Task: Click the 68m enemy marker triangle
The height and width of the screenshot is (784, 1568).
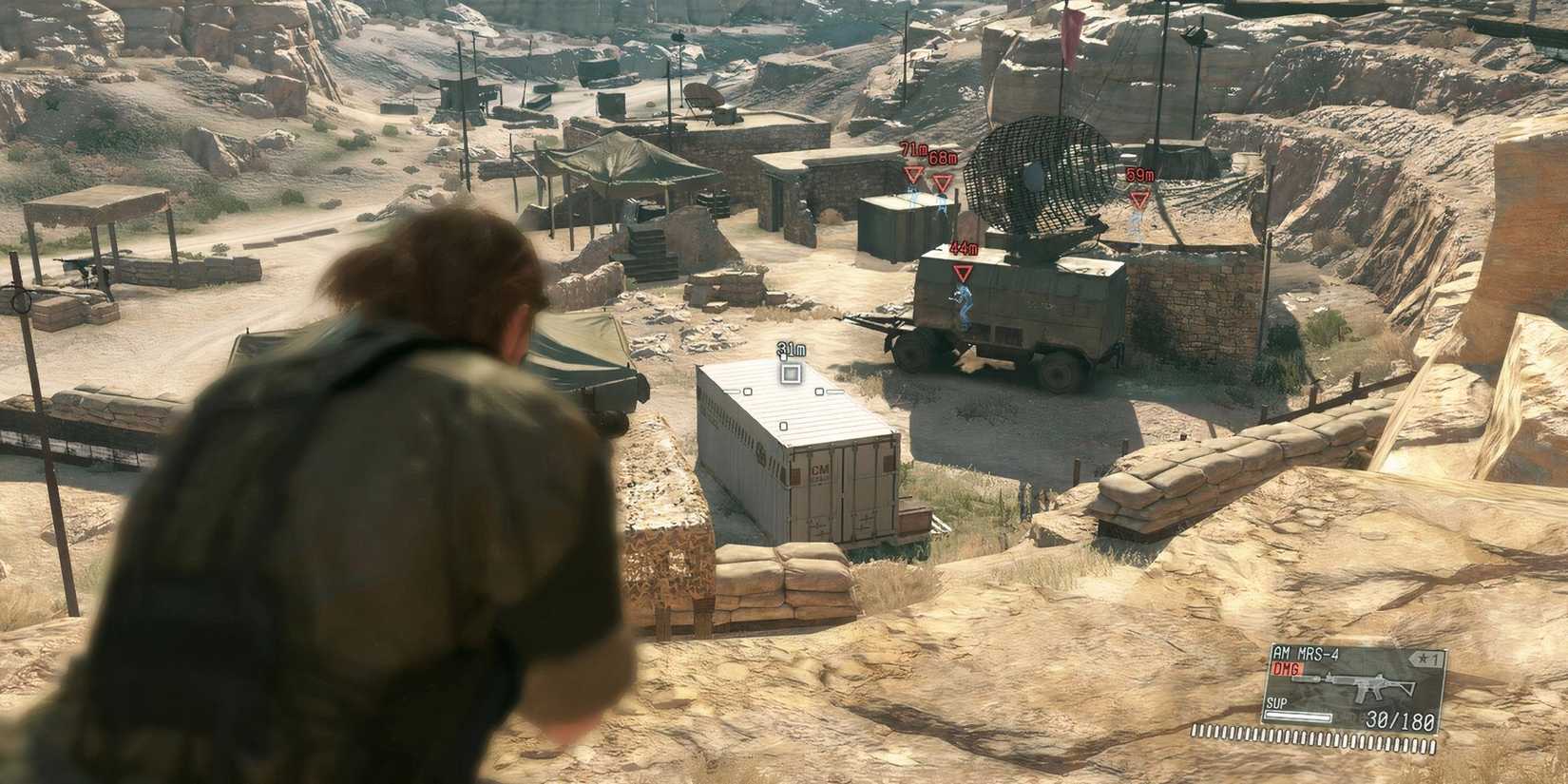Action: click(x=941, y=182)
